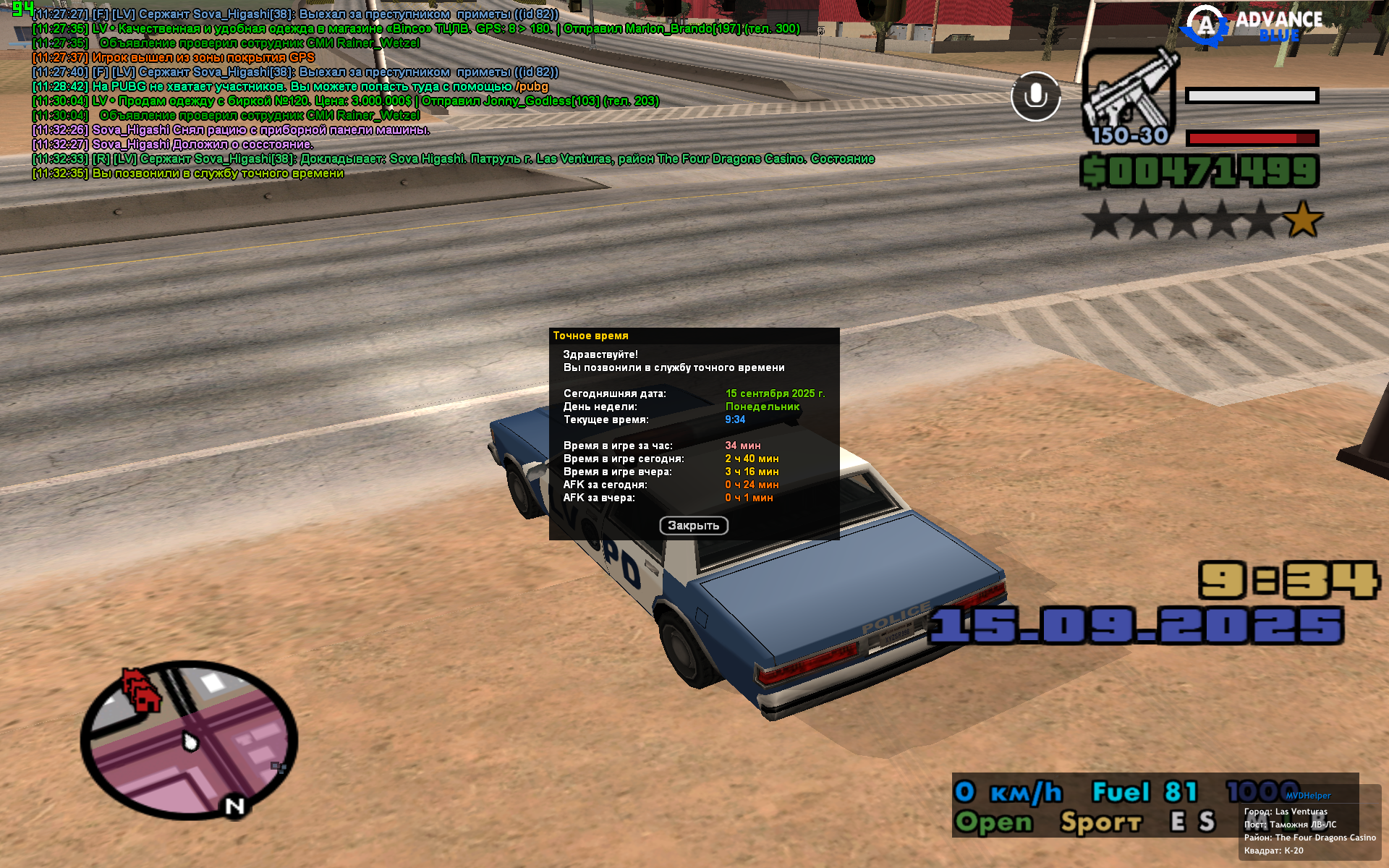The width and height of the screenshot is (1389, 868).
Task: Toggle the Open door status indicator
Action: [993, 822]
